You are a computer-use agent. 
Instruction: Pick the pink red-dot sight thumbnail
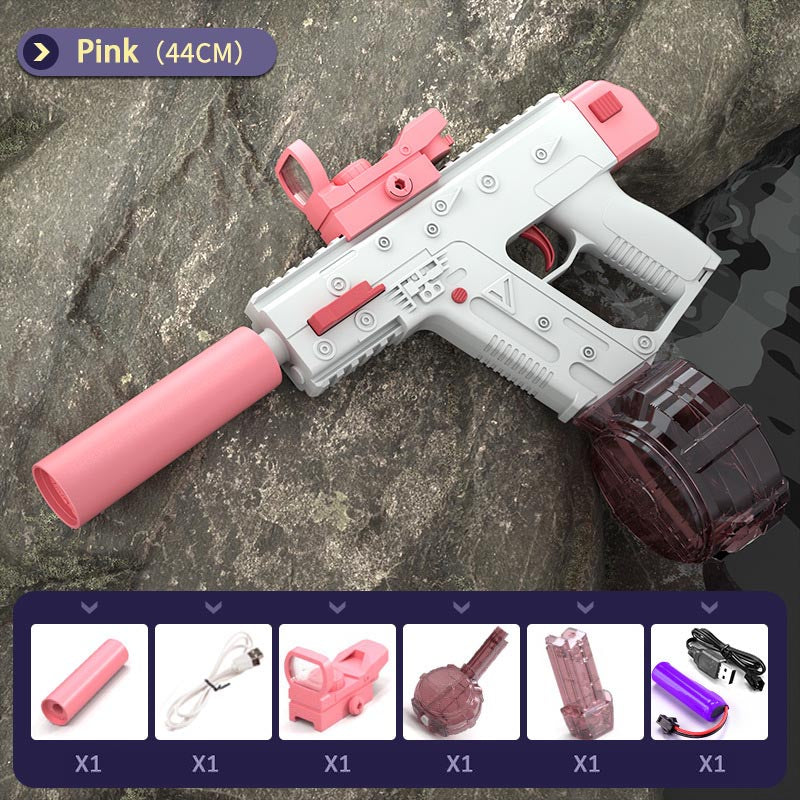tap(337, 682)
